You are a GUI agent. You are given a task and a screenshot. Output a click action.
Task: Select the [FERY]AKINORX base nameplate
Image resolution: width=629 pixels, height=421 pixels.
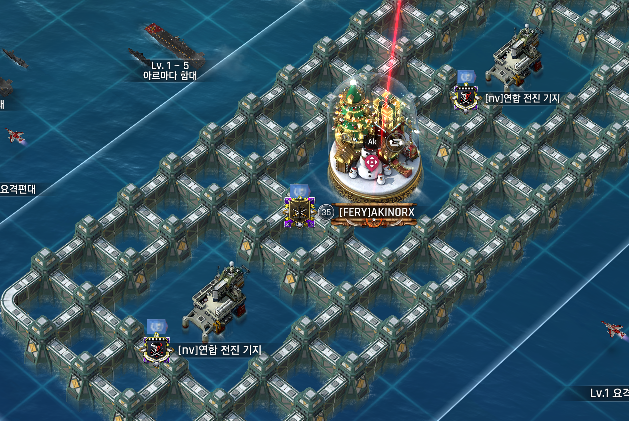coord(375,212)
